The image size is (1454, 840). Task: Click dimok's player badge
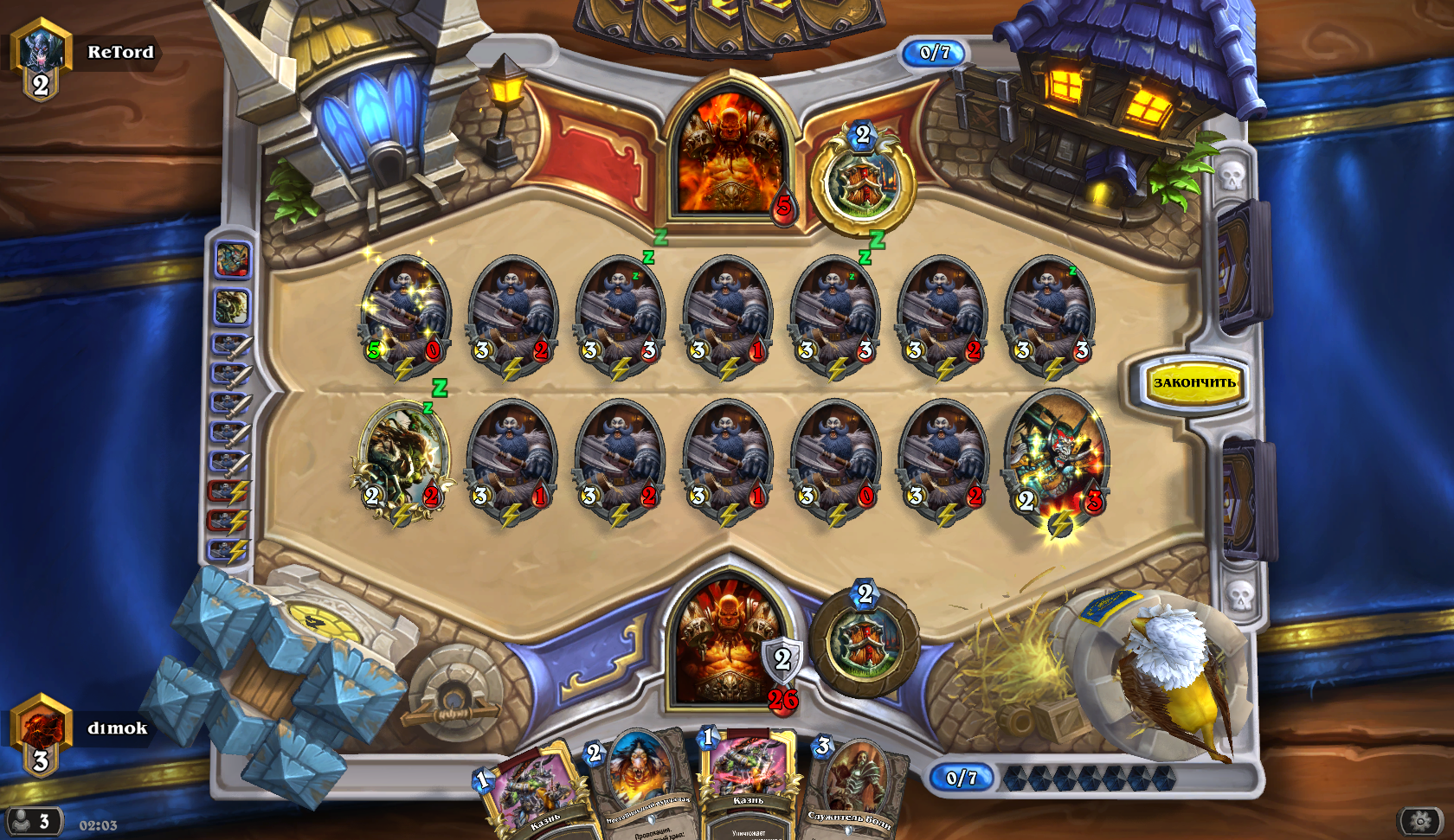(41, 734)
